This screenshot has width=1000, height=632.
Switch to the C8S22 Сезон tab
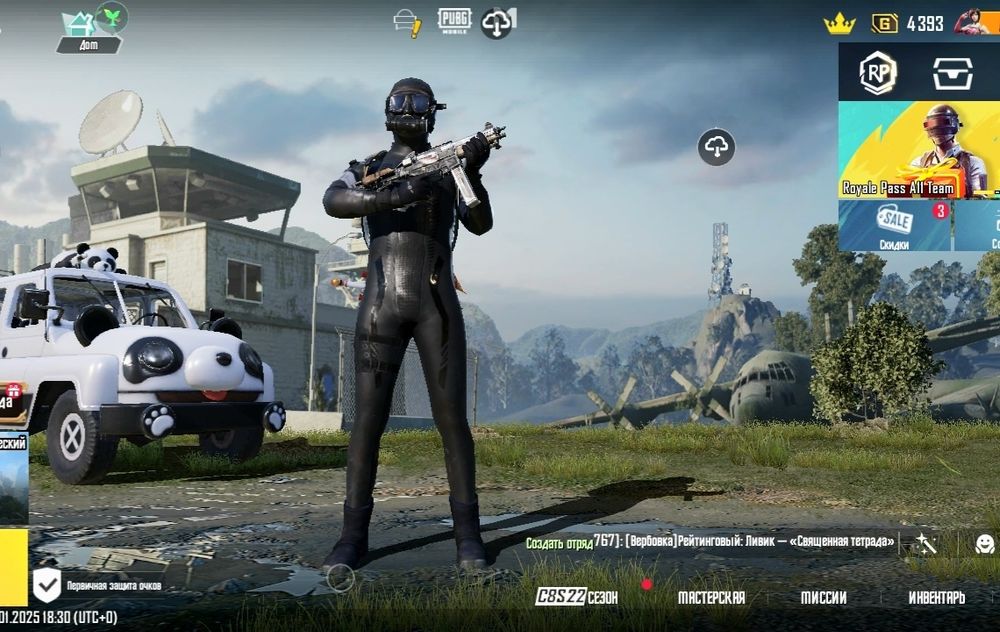[x=576, y=597]
